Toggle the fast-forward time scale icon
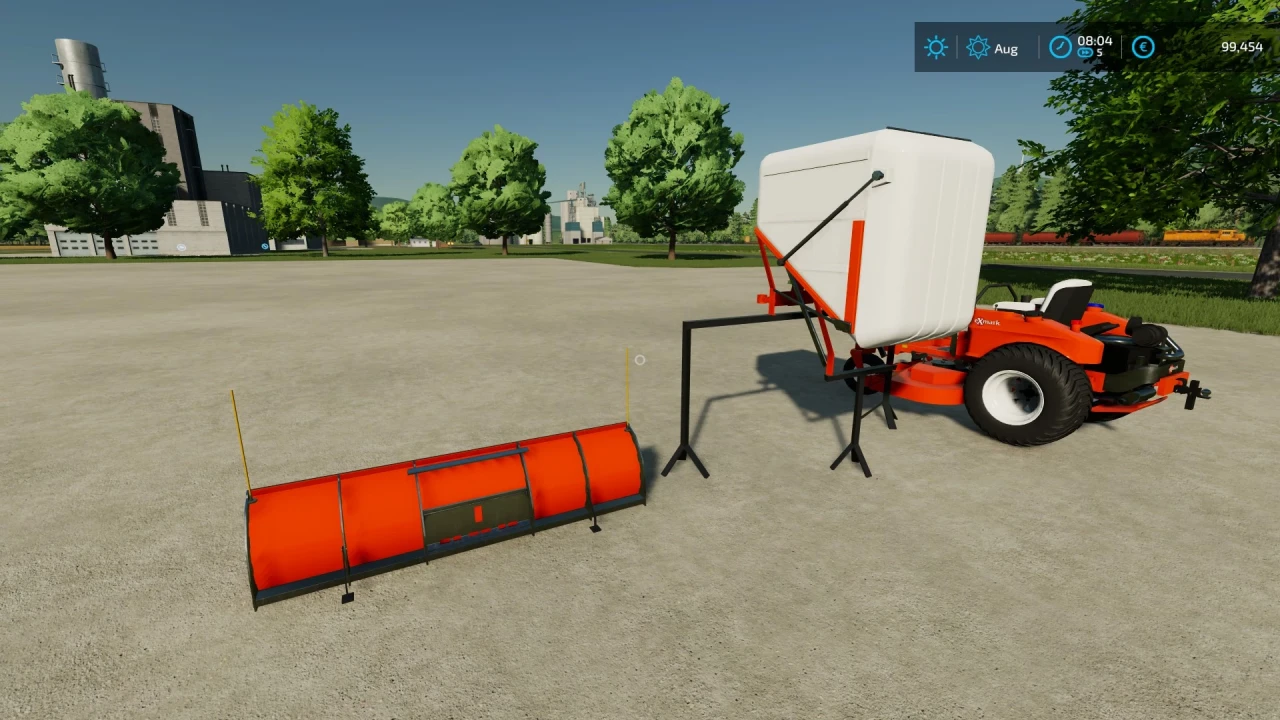 [x=1085, y=53]
